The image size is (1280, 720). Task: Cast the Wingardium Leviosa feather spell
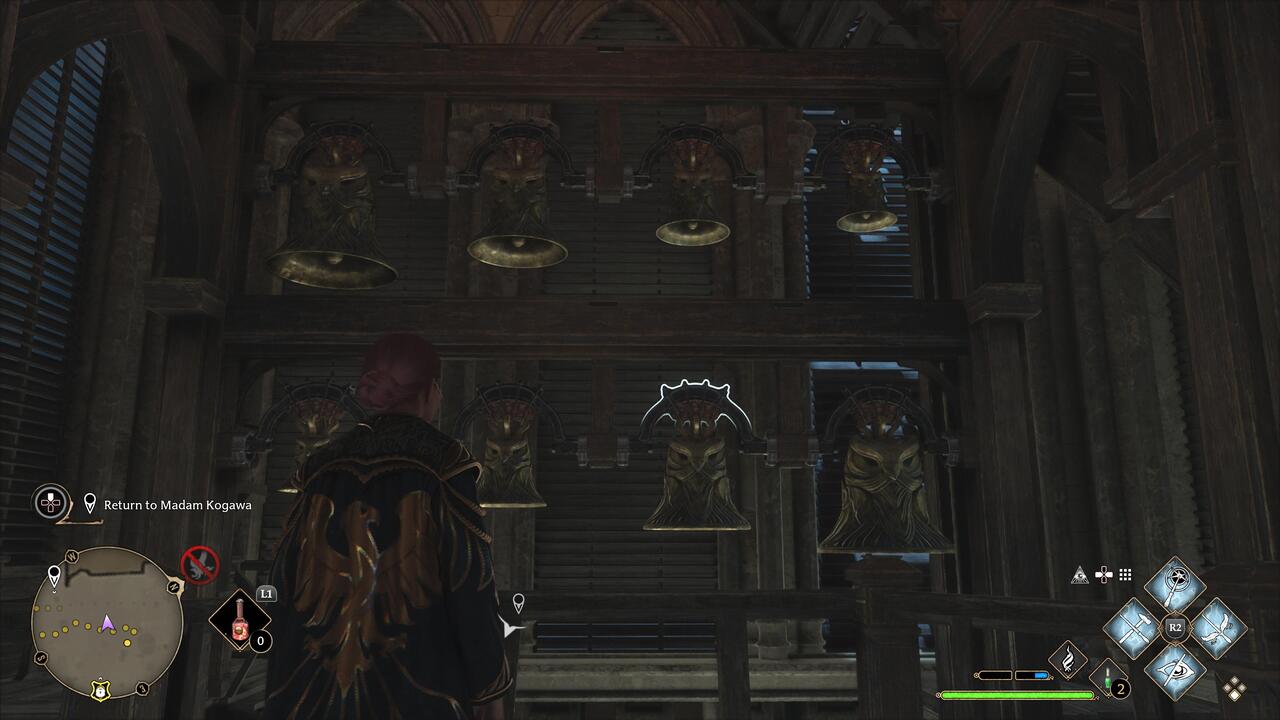coord(1220,627)
